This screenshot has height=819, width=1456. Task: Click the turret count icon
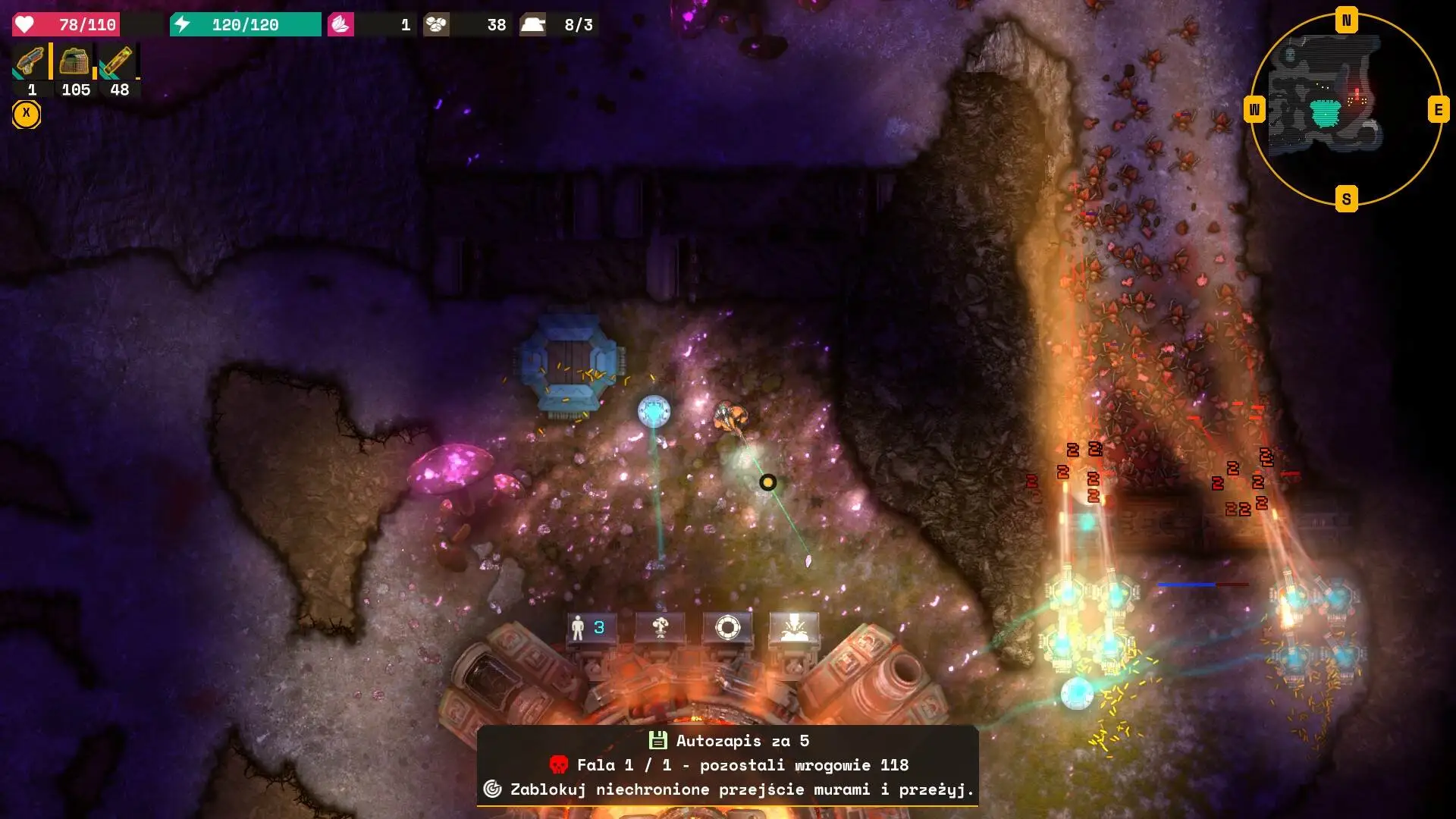tap(532, 24)
